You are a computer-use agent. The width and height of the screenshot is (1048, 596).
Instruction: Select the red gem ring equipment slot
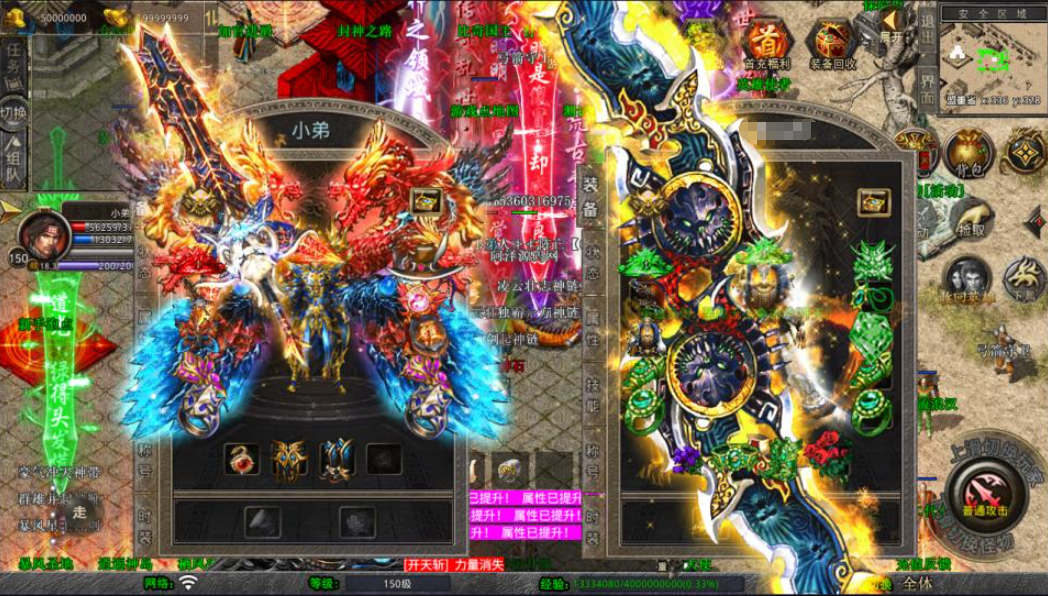click(x=241, y=459)
